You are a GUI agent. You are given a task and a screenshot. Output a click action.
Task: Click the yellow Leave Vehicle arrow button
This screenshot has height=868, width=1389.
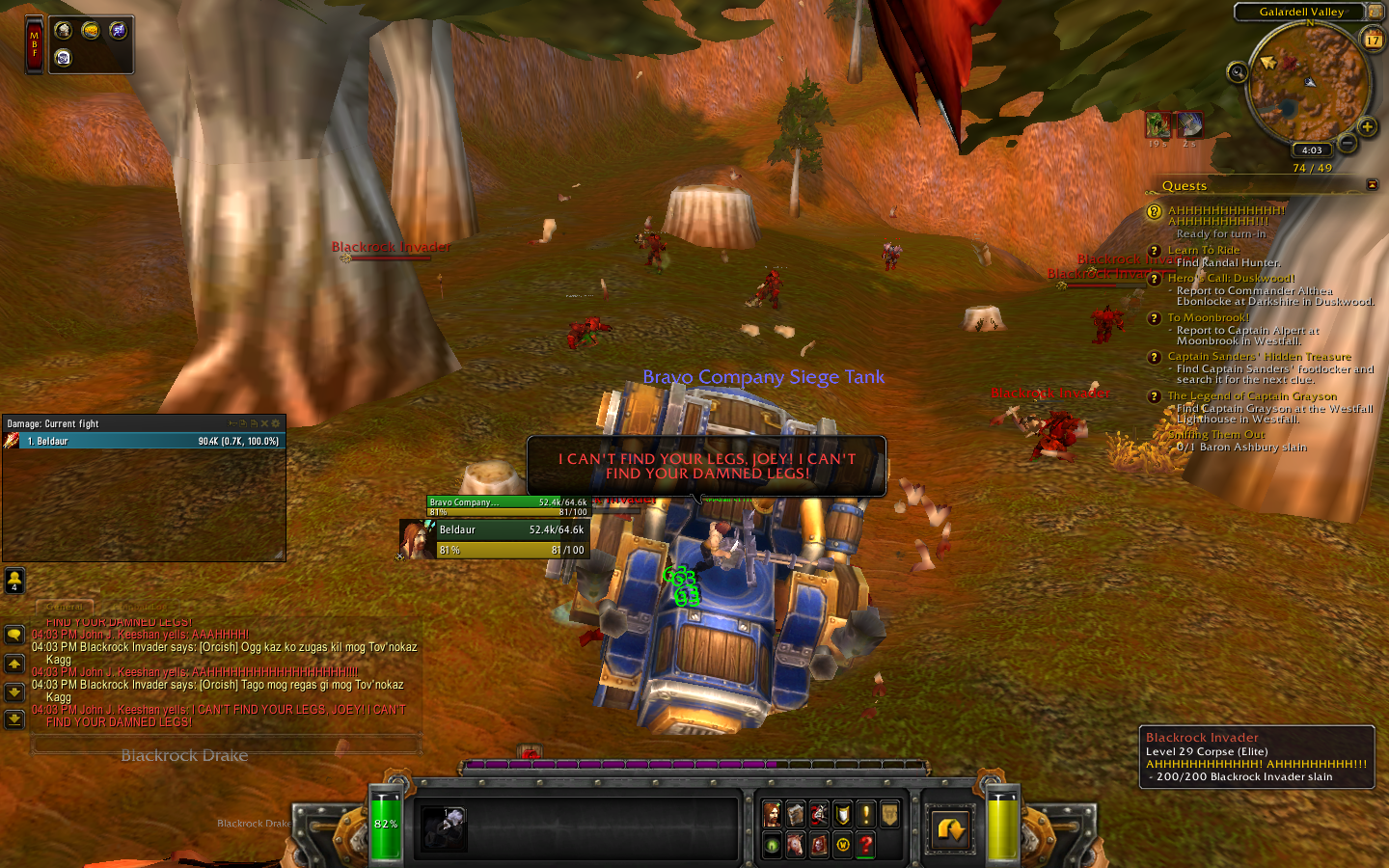(x=949, y=828)
